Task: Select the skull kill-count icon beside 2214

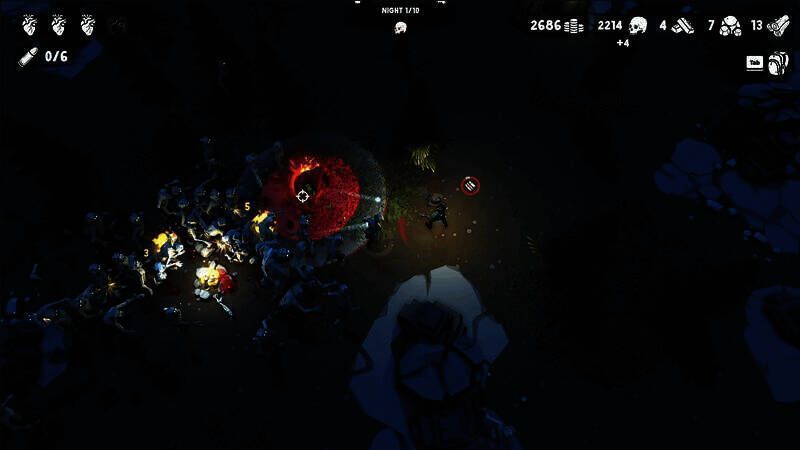Action: point(638,25)
